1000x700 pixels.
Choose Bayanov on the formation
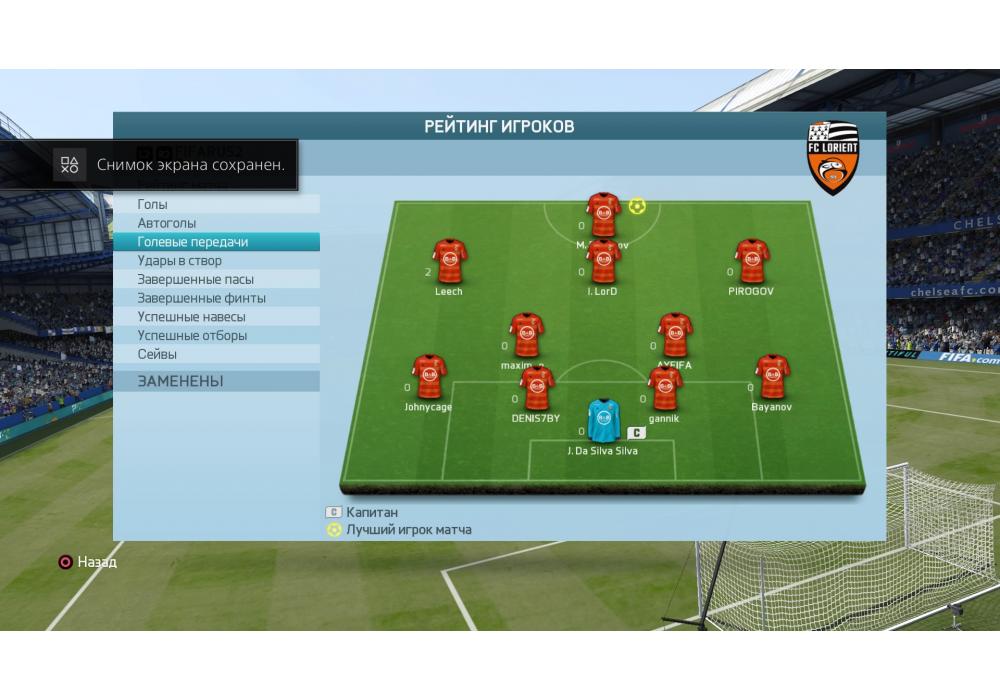coord(771,377)
